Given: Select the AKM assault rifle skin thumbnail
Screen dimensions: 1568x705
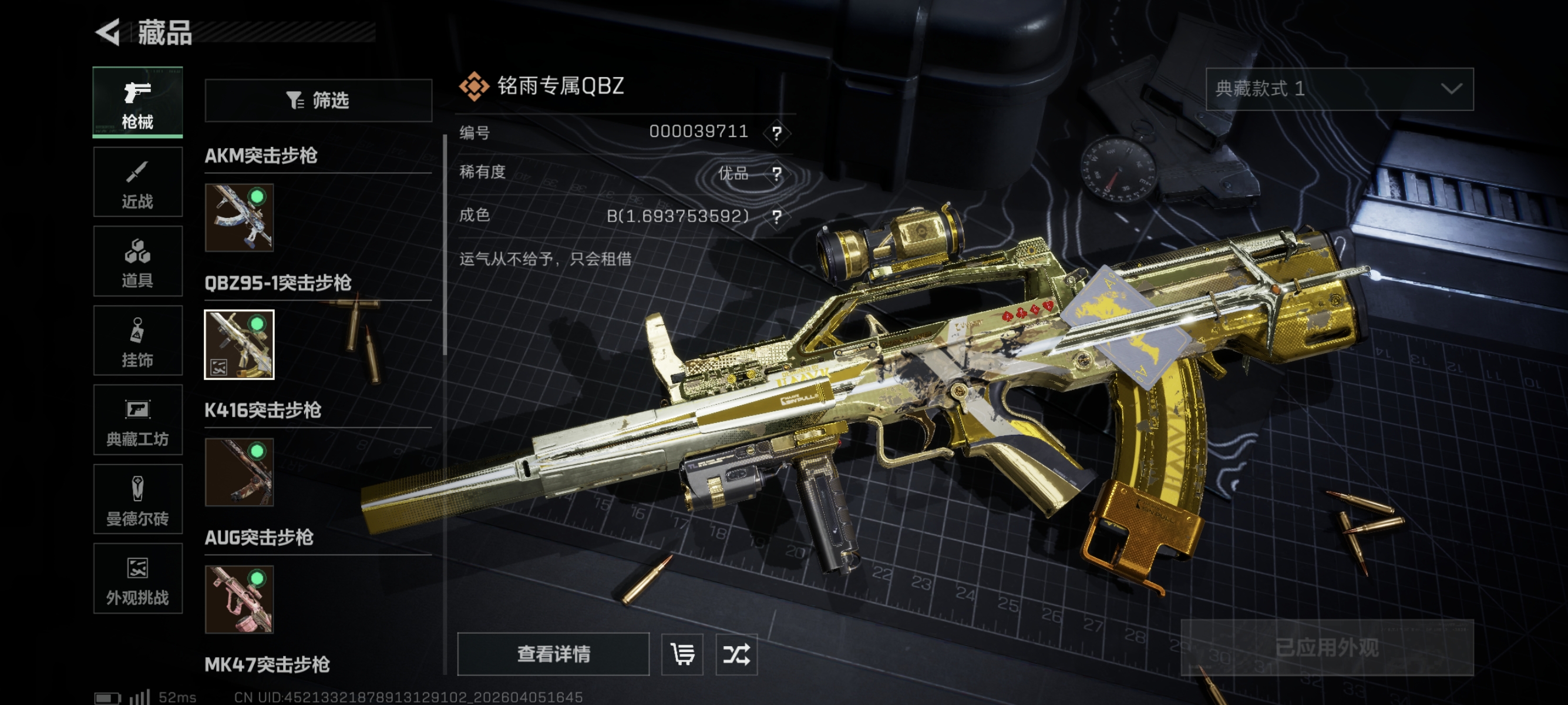Looking at the screenshot, I should coord(239,217).
